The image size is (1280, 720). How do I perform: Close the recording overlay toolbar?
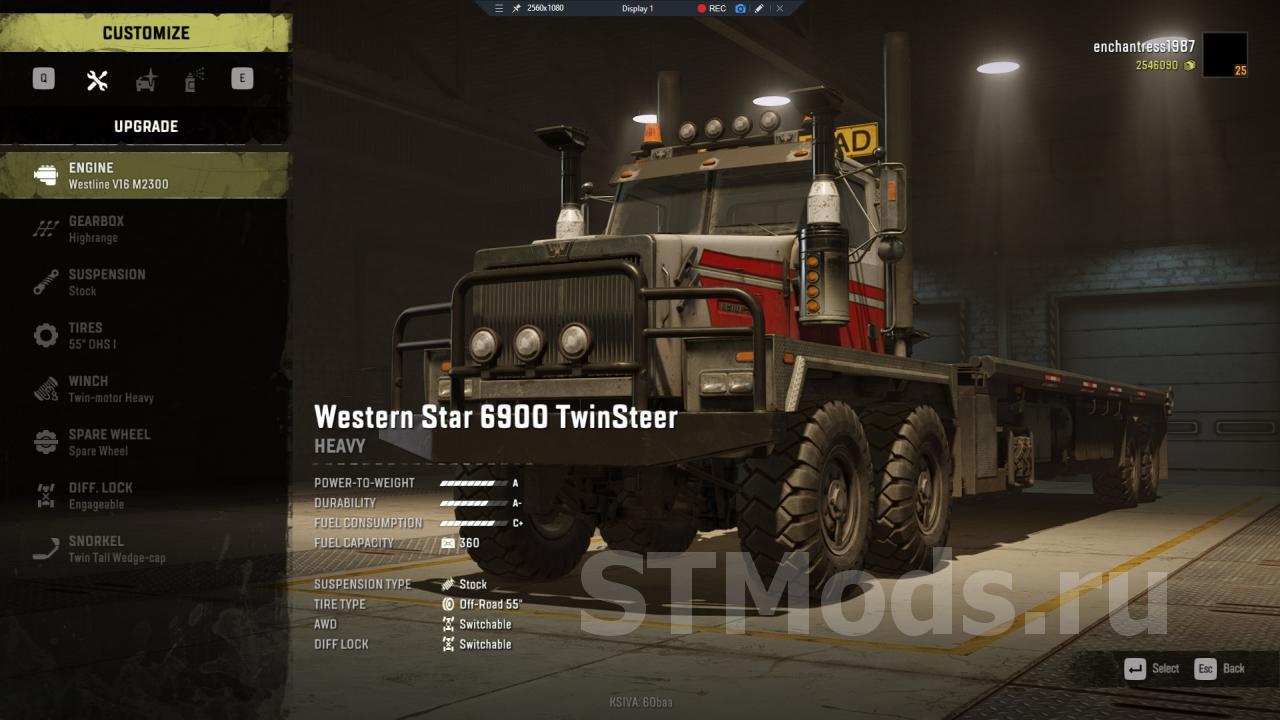pyautogui.click(x=780, y=8)
